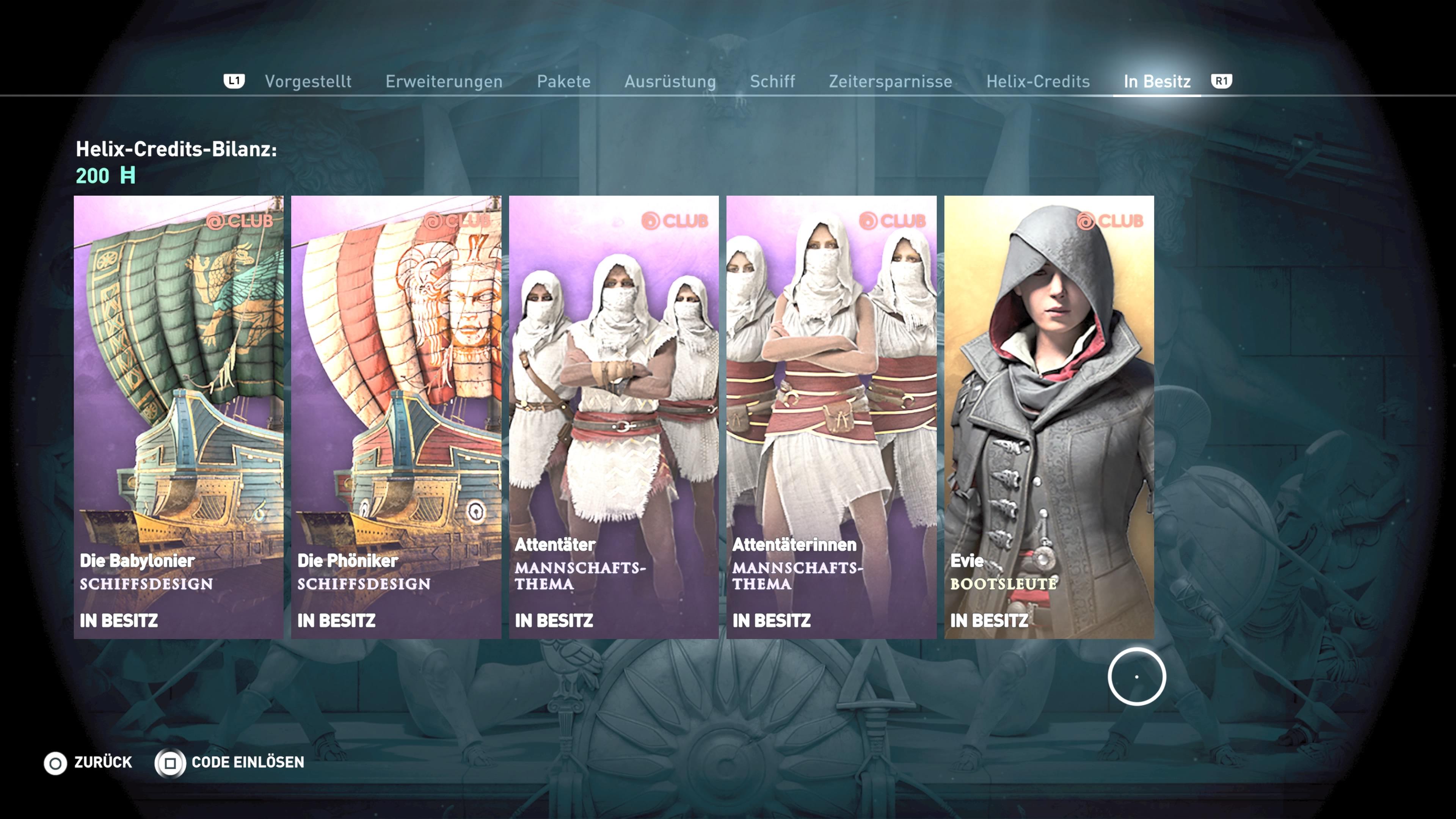Viewport: 1456px width, 819px height.
Task: Switch to the Schiff tab
Action: (772, 82)
